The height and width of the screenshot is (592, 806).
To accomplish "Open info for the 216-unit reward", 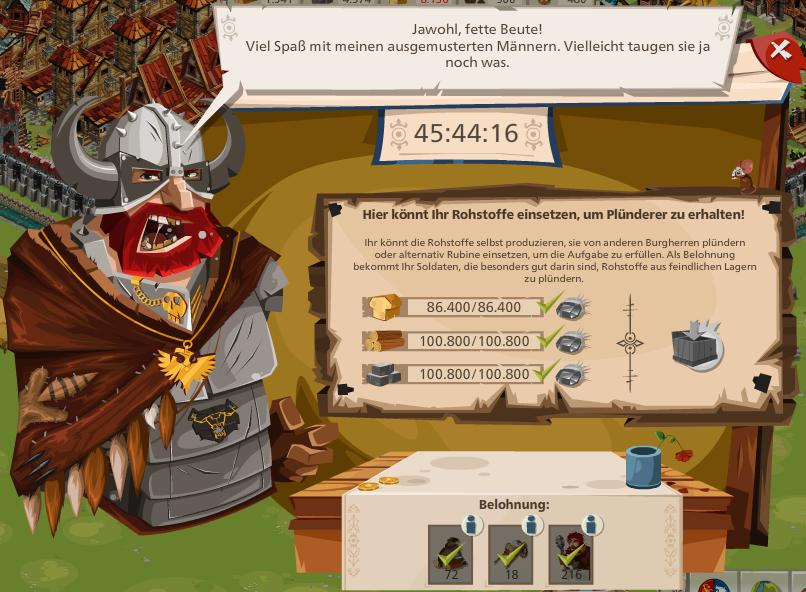I will 593,526.
